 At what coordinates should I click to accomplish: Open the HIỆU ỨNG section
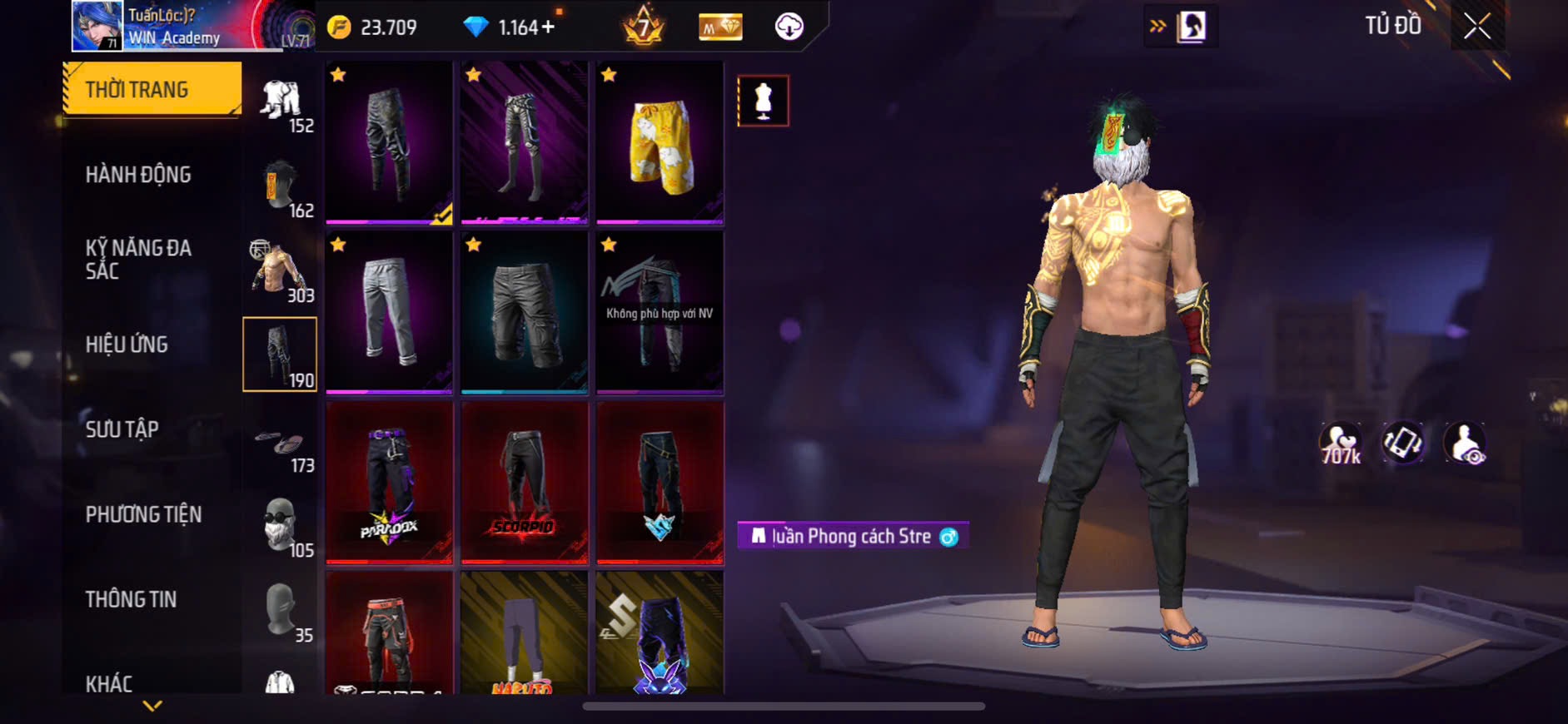click(x=127, y=345)
